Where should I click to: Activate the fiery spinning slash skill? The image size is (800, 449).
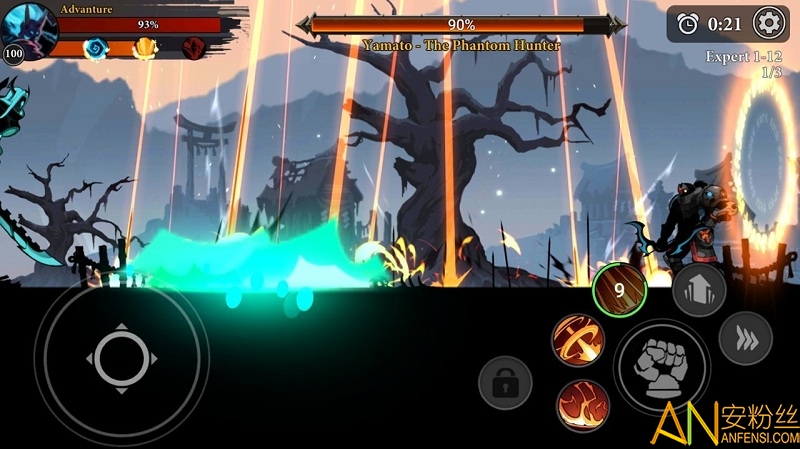click(x=578, y=339)
